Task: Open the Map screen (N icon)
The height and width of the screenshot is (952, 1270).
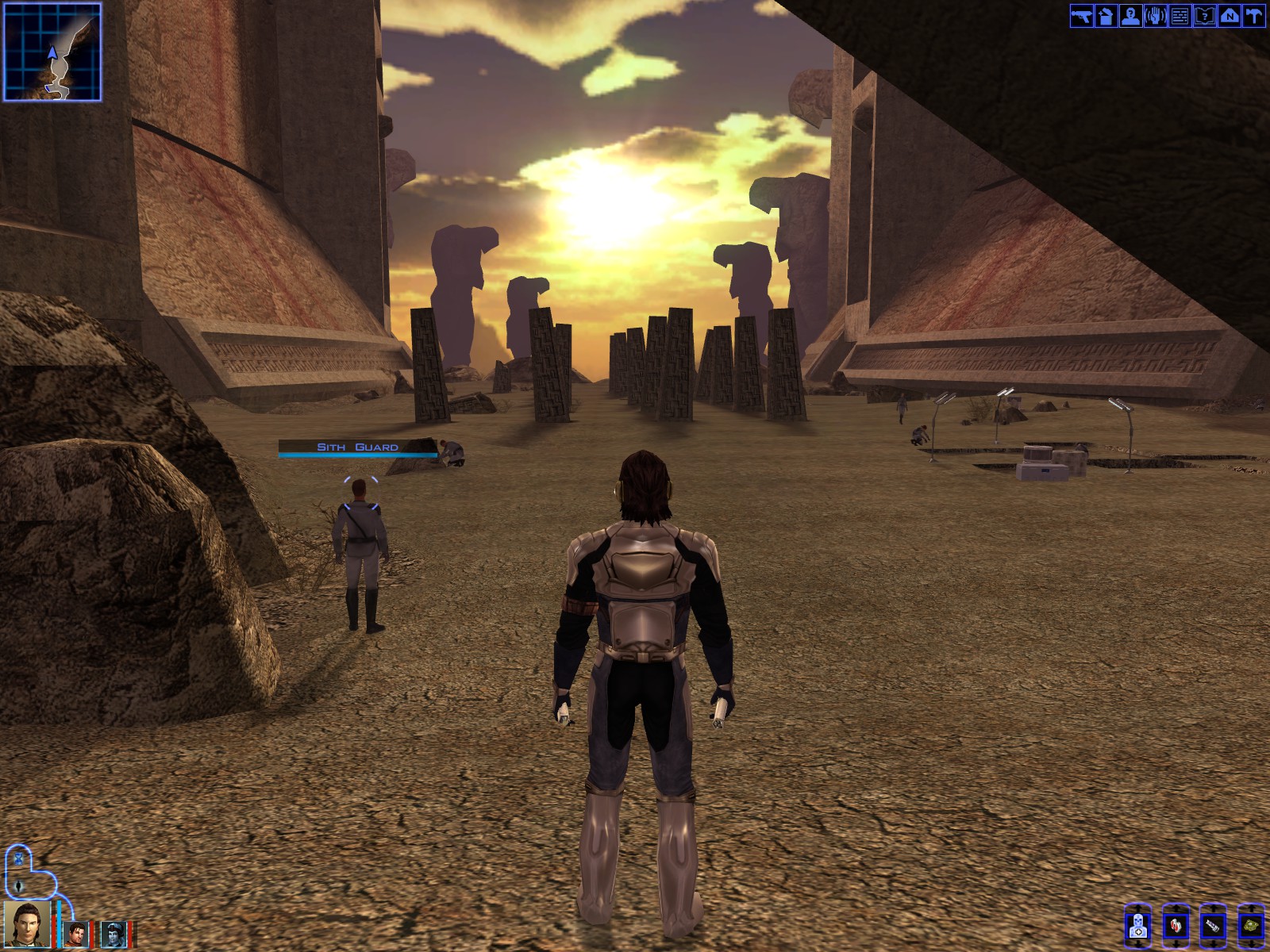Action: 1229,15
